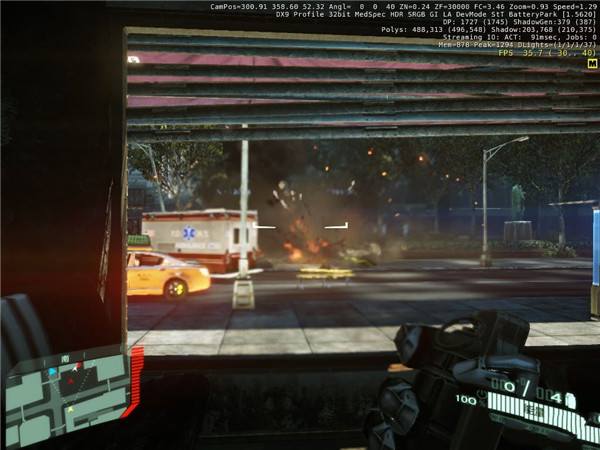This screenshot has width=600, height=450.
Task: Click the yellow arrow marker on minimap
Action: [70, 410]
